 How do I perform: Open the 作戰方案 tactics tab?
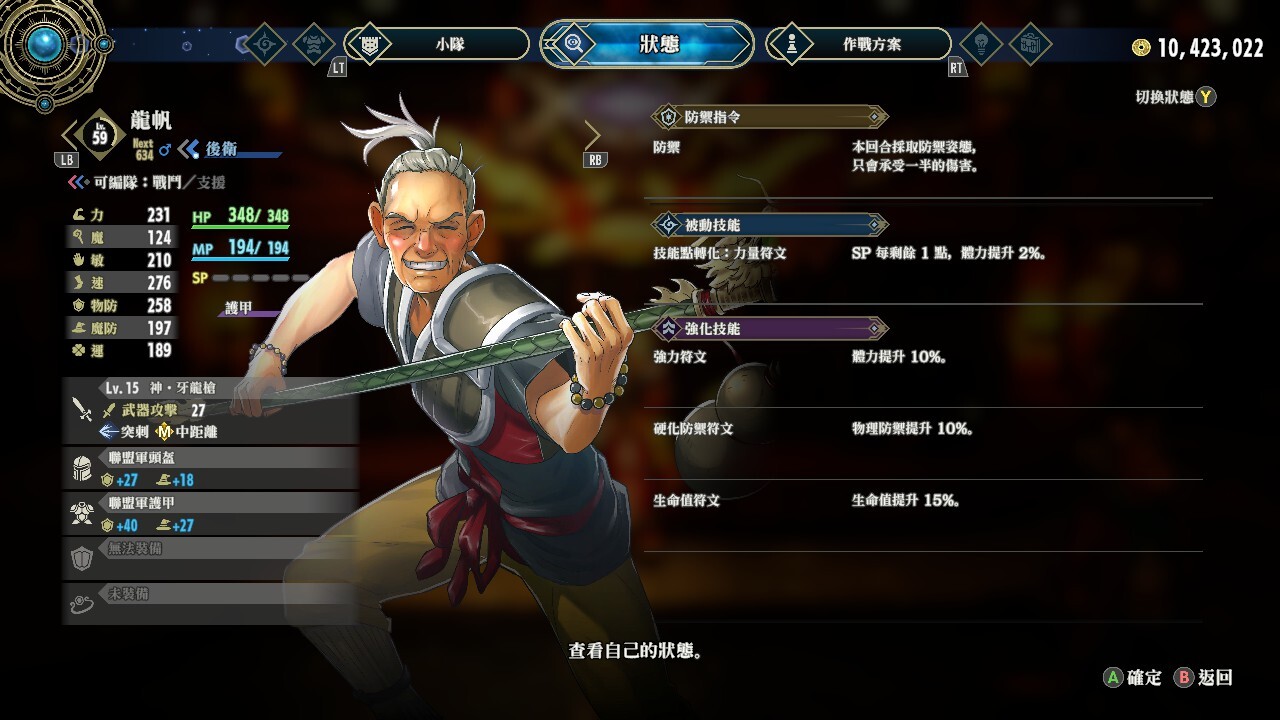(859, 44)
